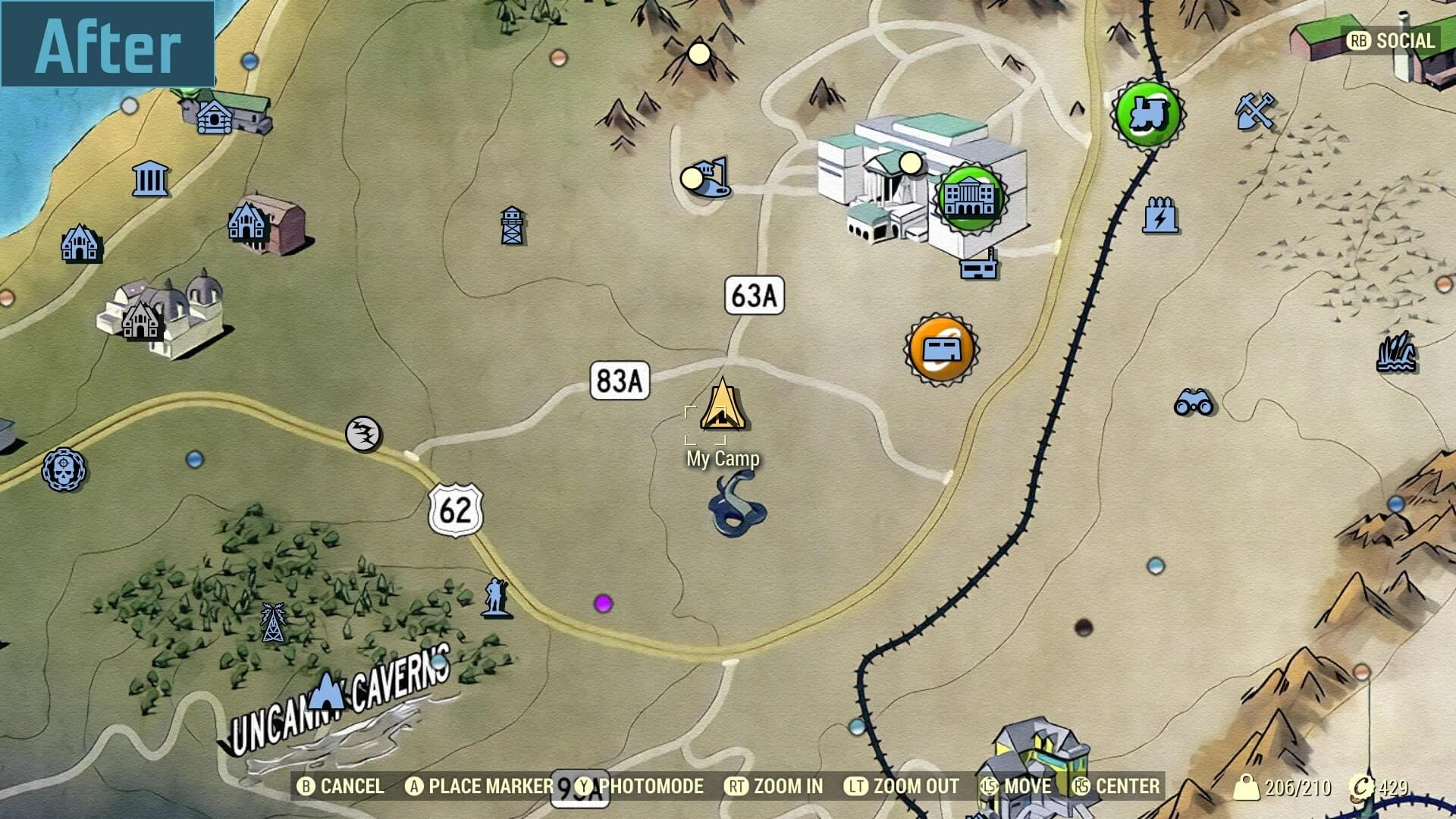The image size is (1456, 819).
Task: Select the My Camp marker
Action: [x=722, y=406]
